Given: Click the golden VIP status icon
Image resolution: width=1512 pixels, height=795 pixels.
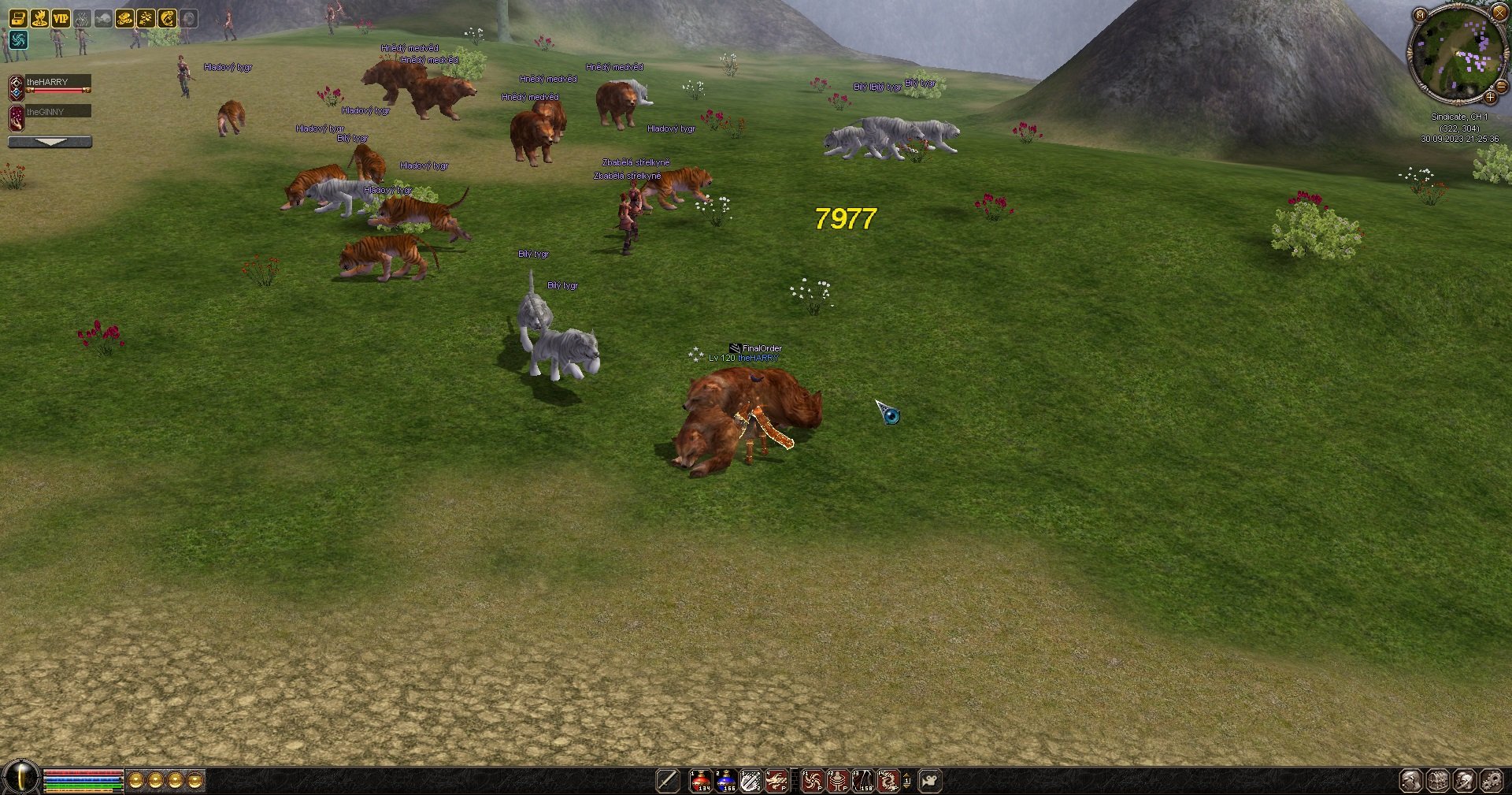Looking at the screenshot, I should [x=61, y=17].
